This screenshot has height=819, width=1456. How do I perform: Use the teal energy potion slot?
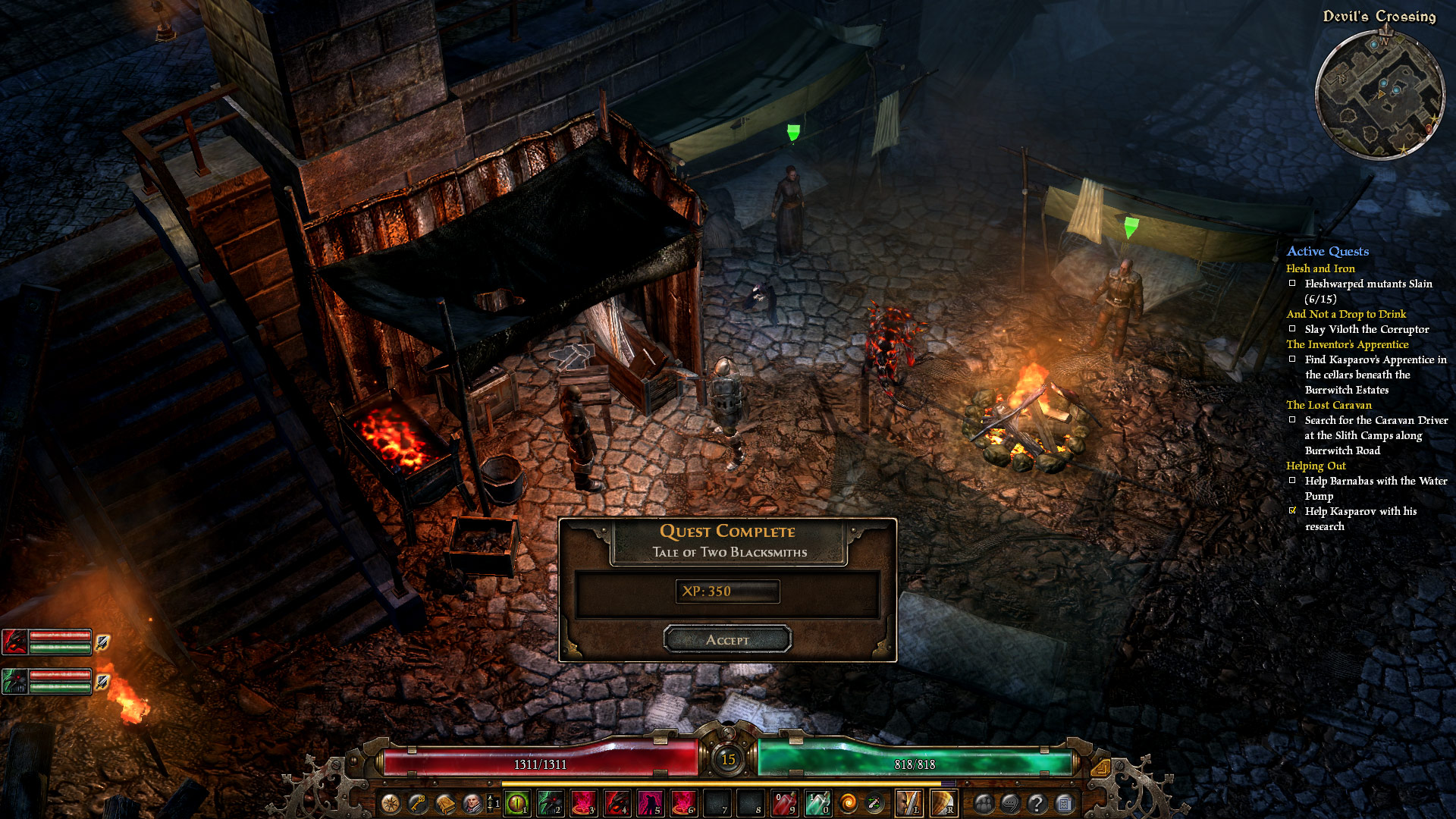pyautogui.click(x=817, y=803)
